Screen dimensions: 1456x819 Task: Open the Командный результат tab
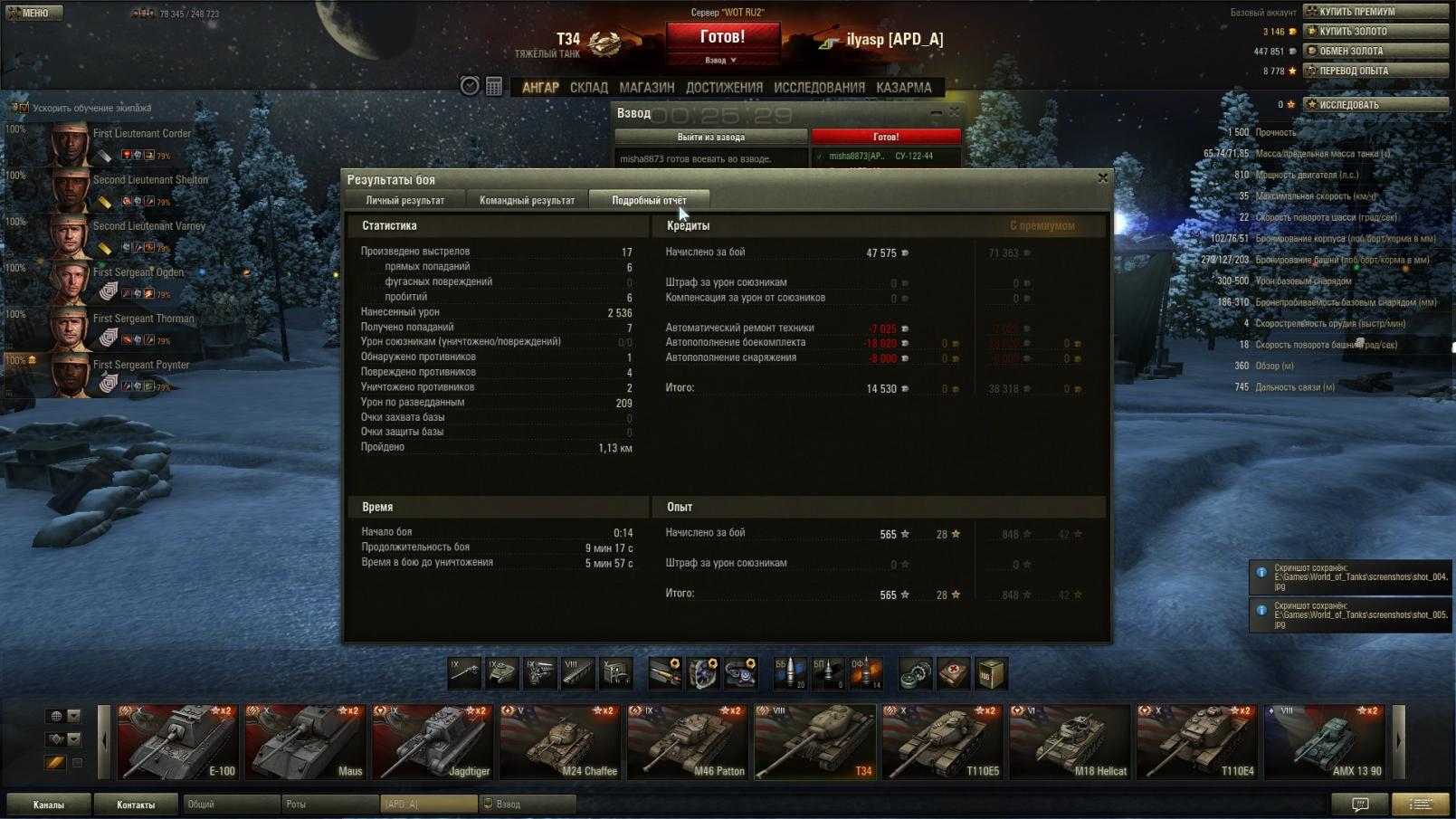tap(527, 200)
